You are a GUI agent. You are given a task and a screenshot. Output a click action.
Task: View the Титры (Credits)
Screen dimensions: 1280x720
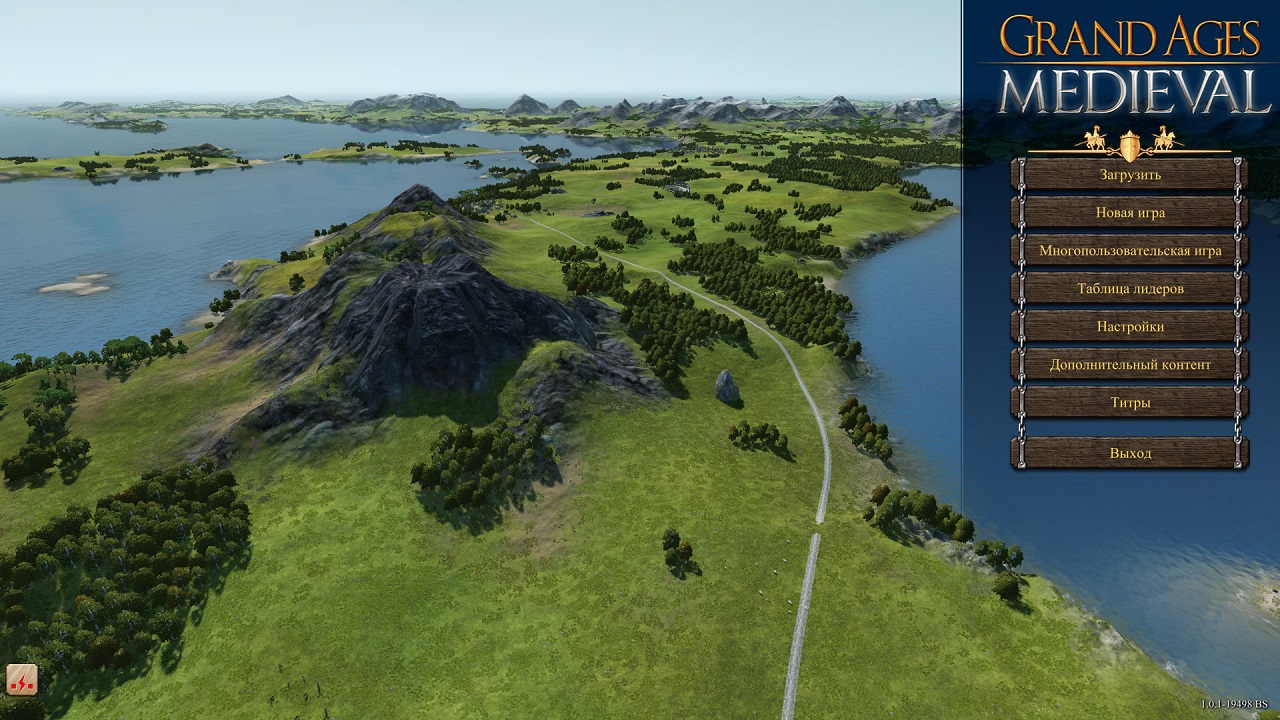pyautogui.click(x=1130, y=402)
